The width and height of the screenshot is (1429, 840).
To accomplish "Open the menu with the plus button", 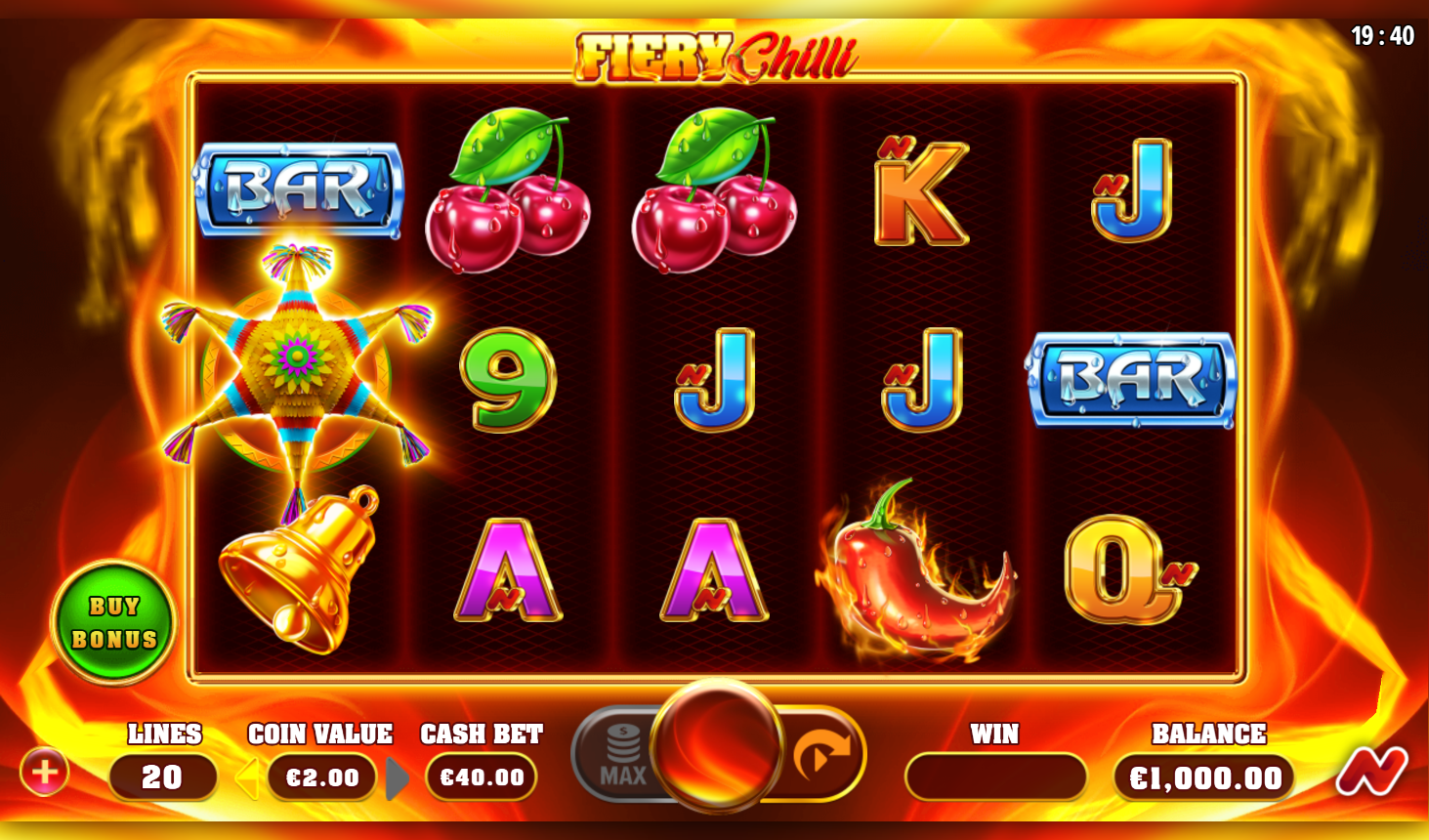I will click(44, 773).
